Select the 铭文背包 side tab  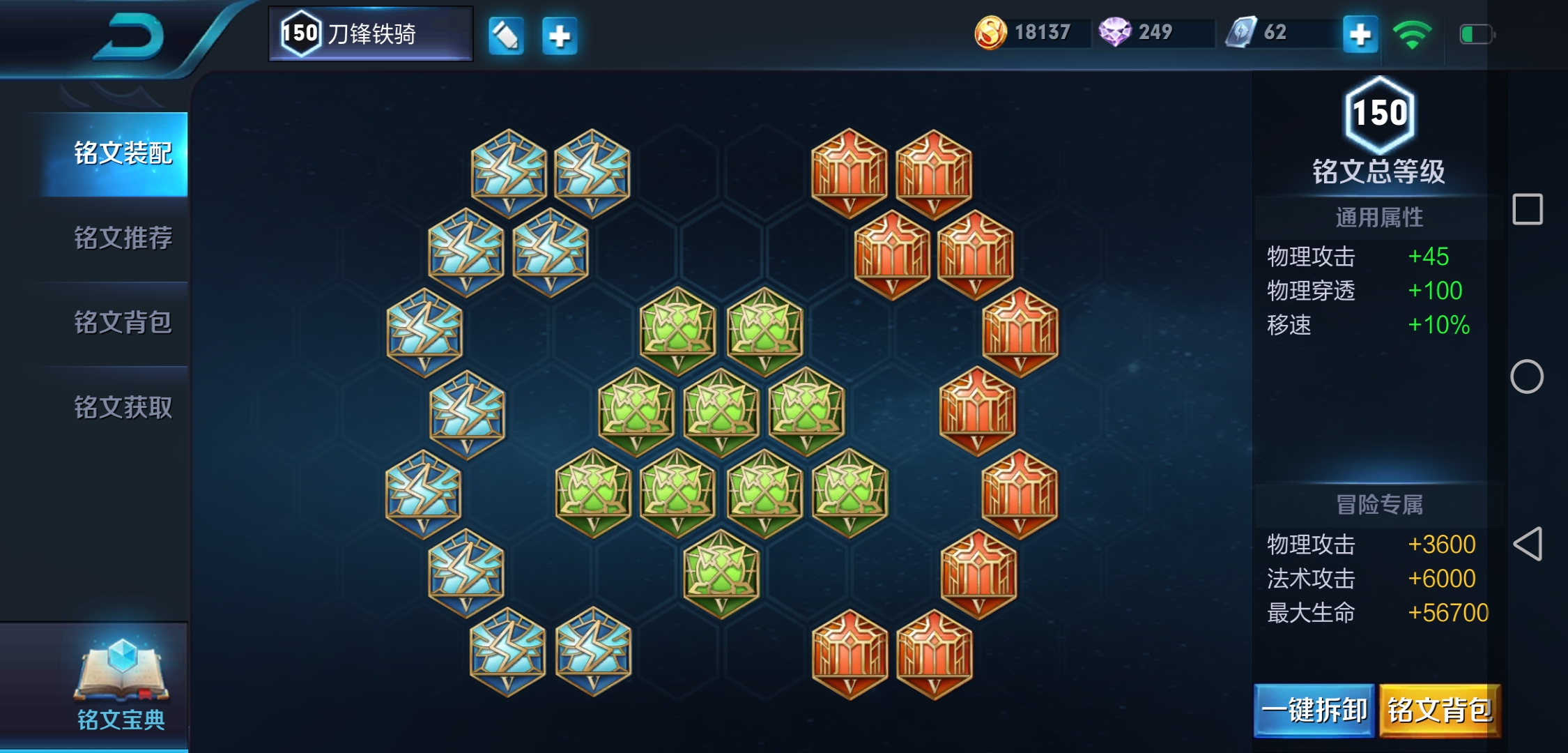tap(122, 322)
